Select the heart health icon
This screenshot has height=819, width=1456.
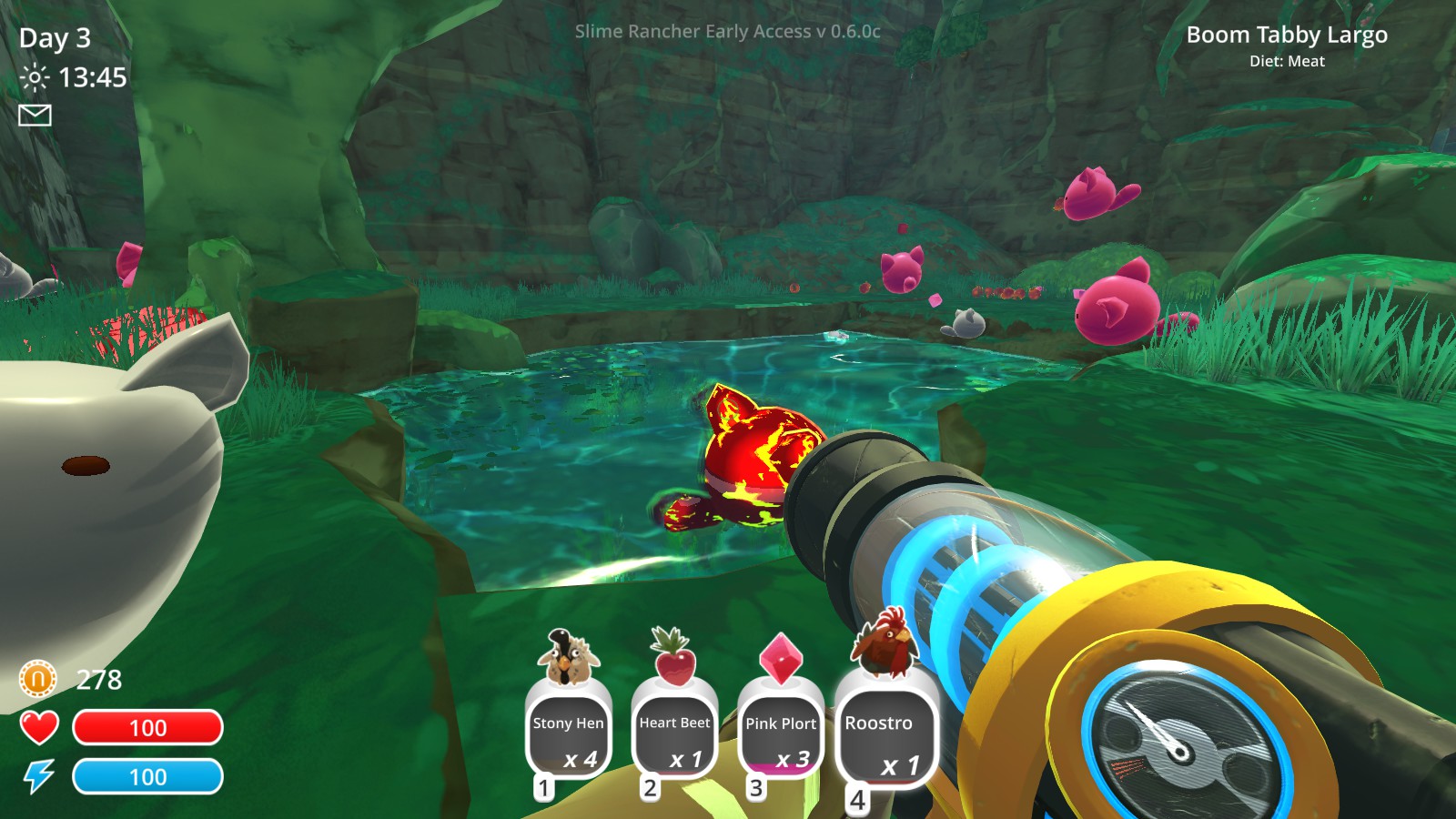(x=38, y=727)
